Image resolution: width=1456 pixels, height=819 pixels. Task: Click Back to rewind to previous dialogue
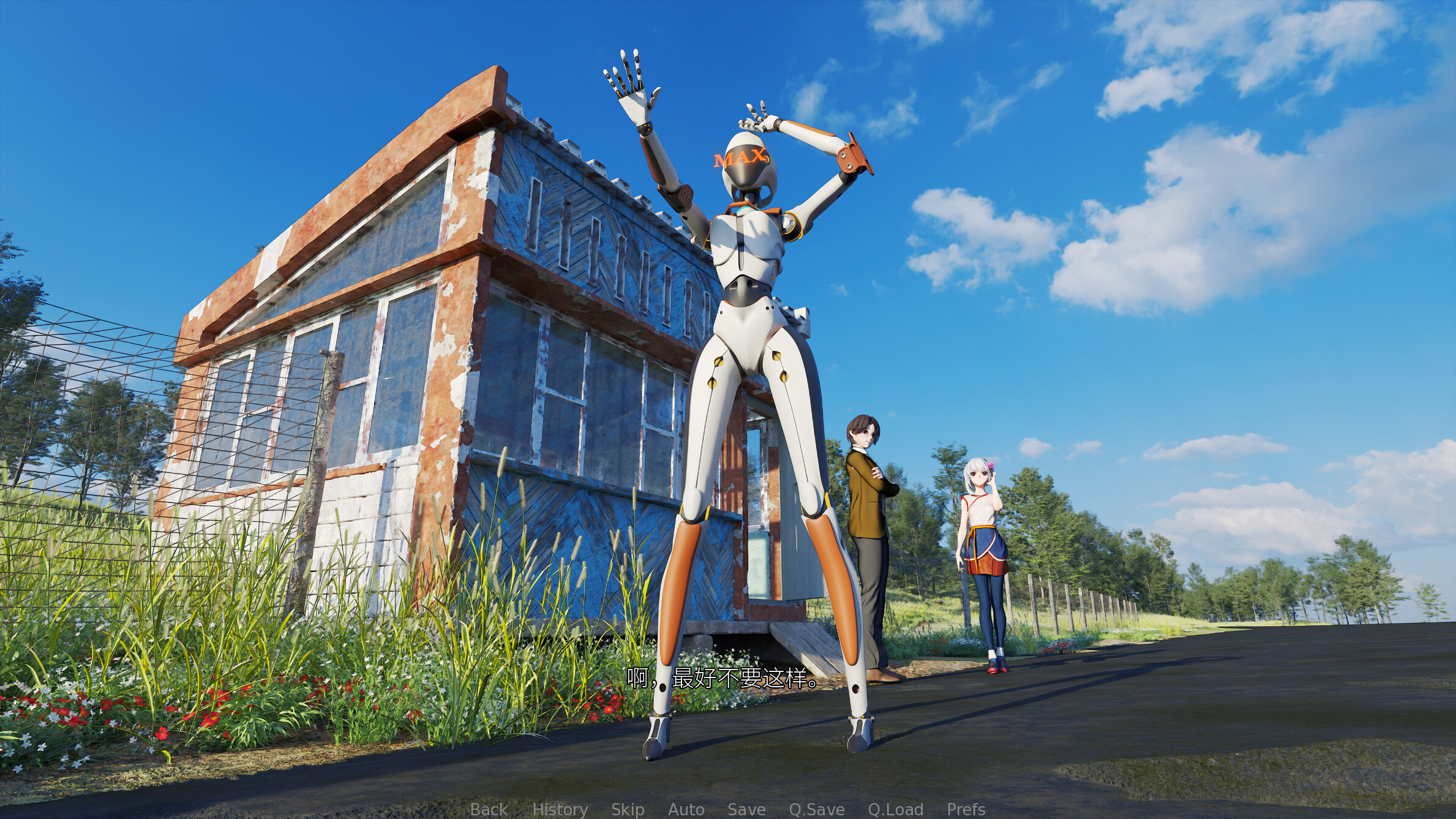488,809
